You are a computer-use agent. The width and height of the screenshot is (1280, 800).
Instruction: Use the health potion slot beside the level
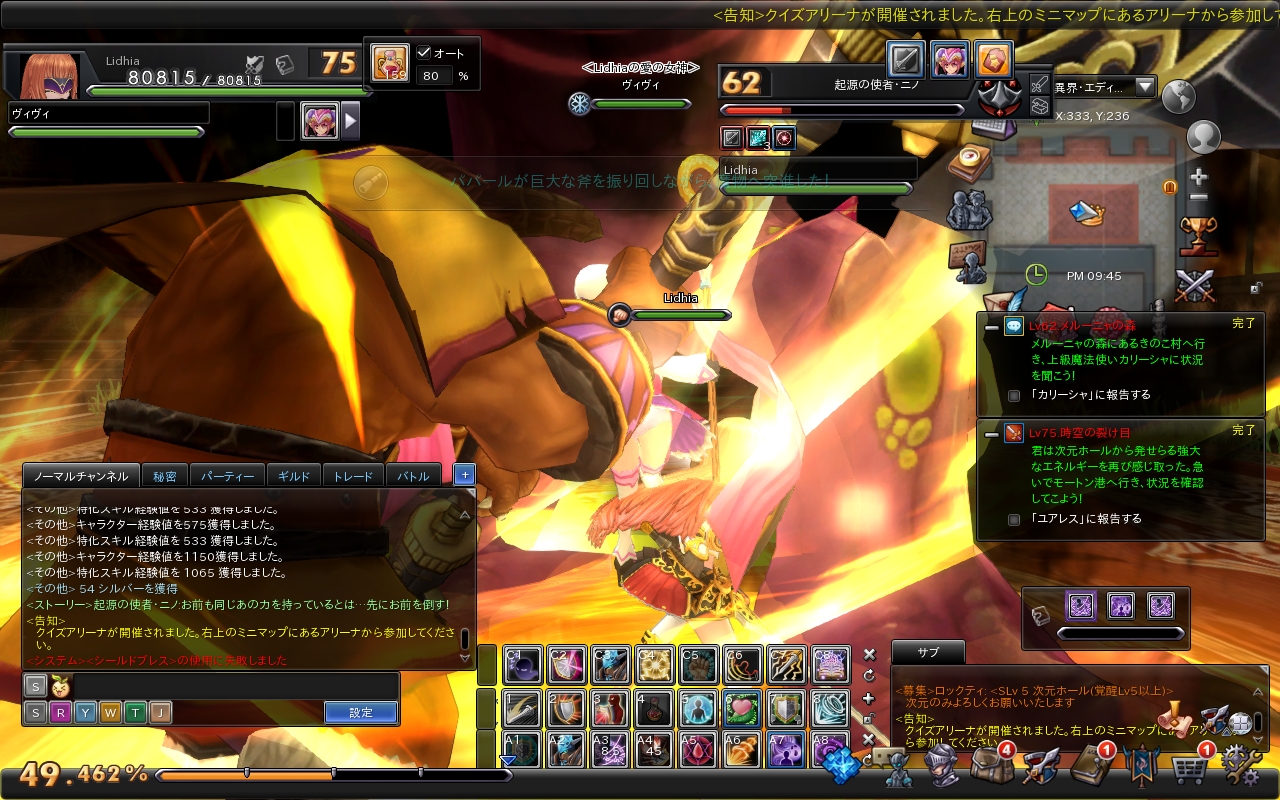tap(390, 62)
